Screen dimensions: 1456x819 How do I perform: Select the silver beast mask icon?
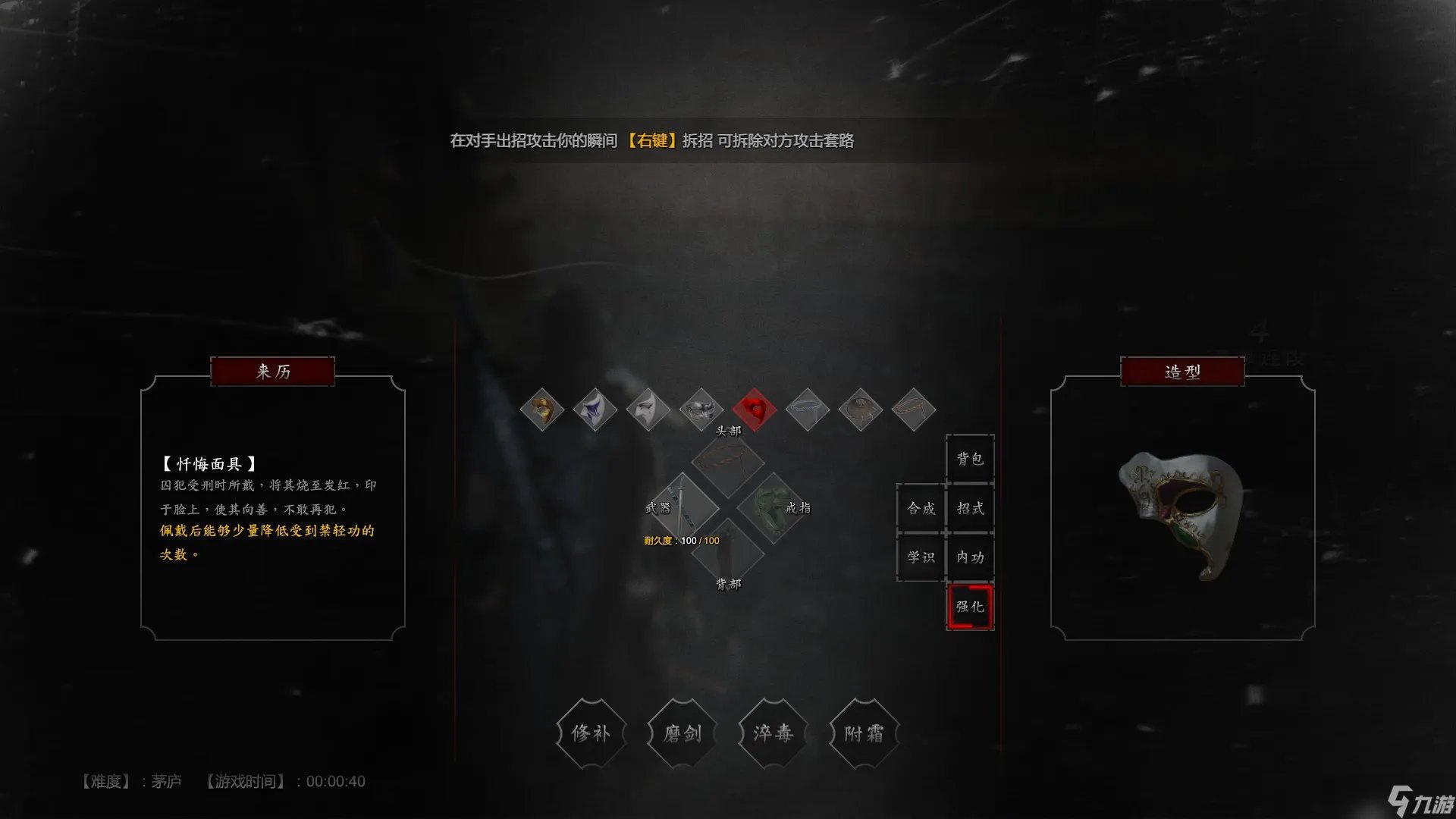pyautogui.click(x=701, y=409)
